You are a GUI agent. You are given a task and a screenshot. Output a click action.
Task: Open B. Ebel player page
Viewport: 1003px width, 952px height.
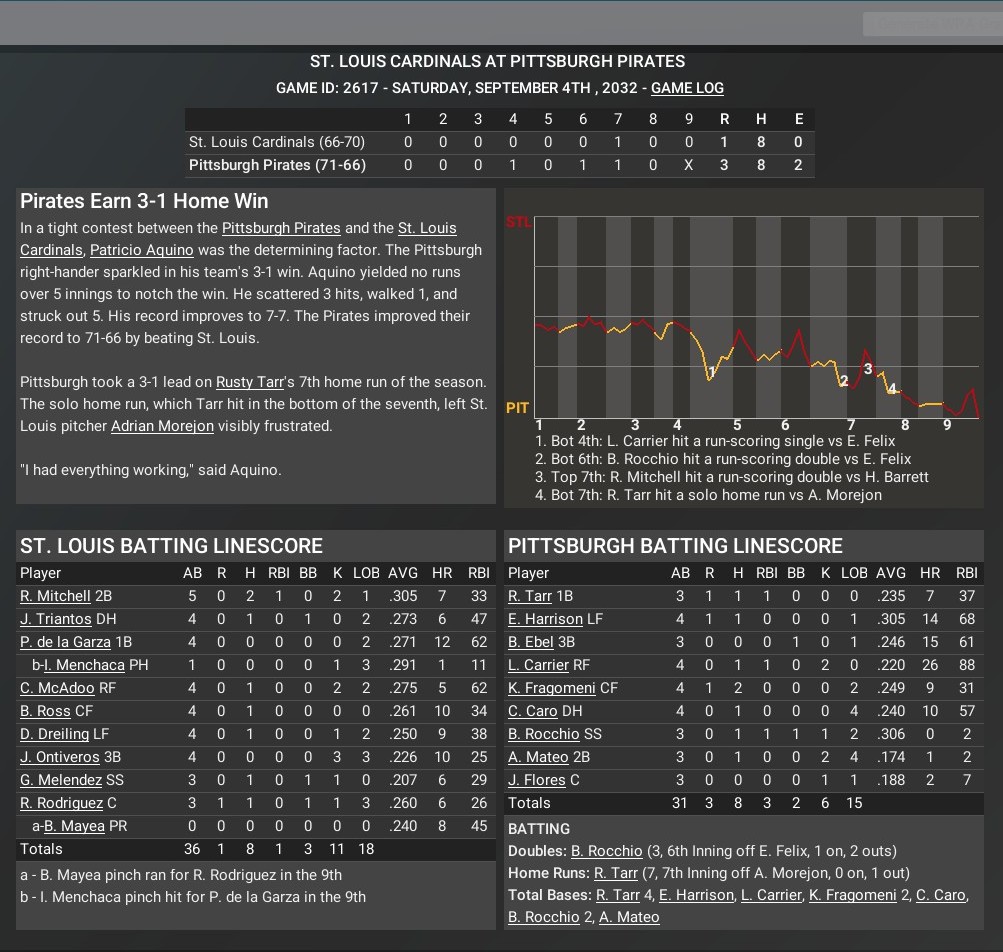(x=530, y=642)
